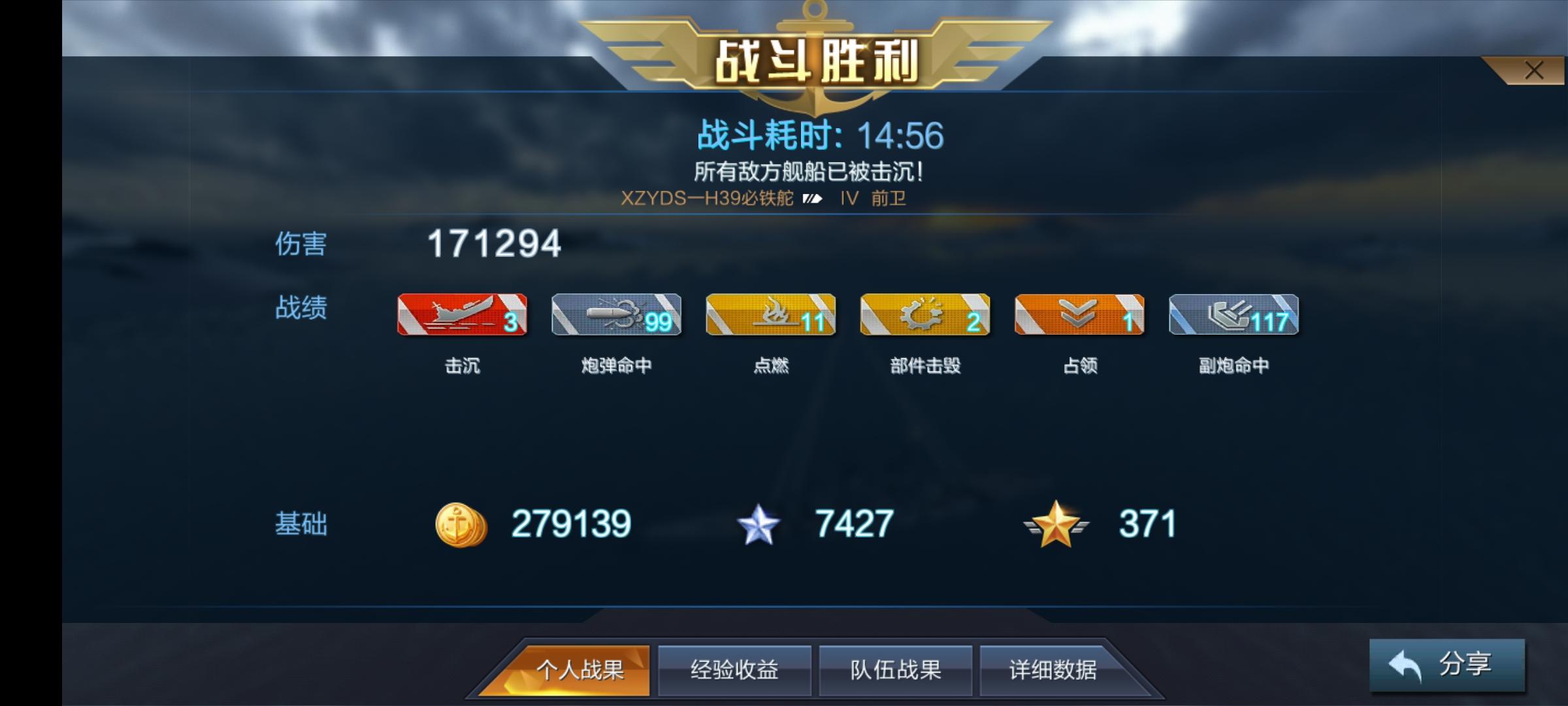1568x706 pixels.
Task: Click the 占领 capture badge icon
Action: [x=1079, y=316]
